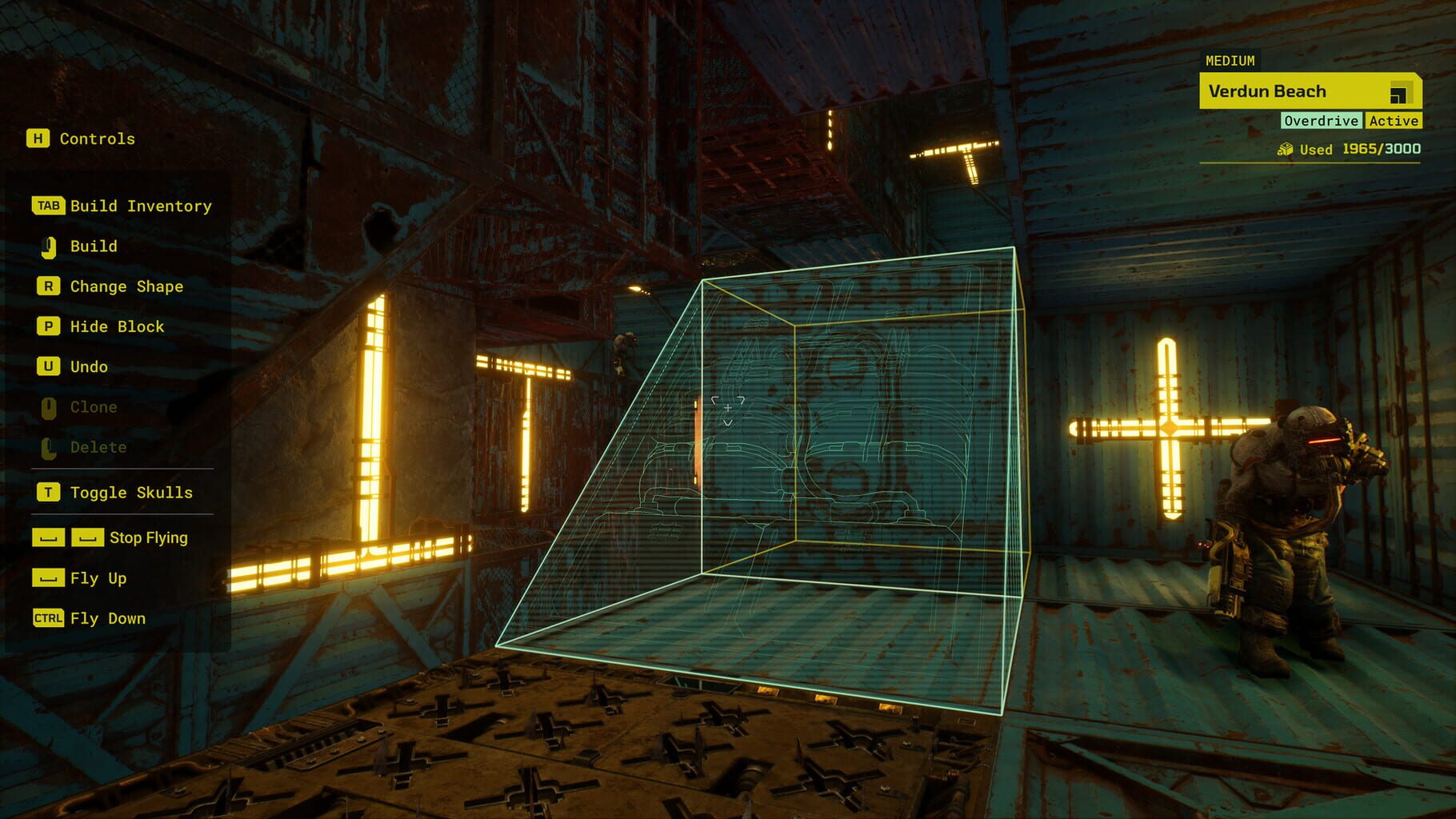
Task: Click the CTRL key icon for Fly Down
Action: [x=48, y=617]
